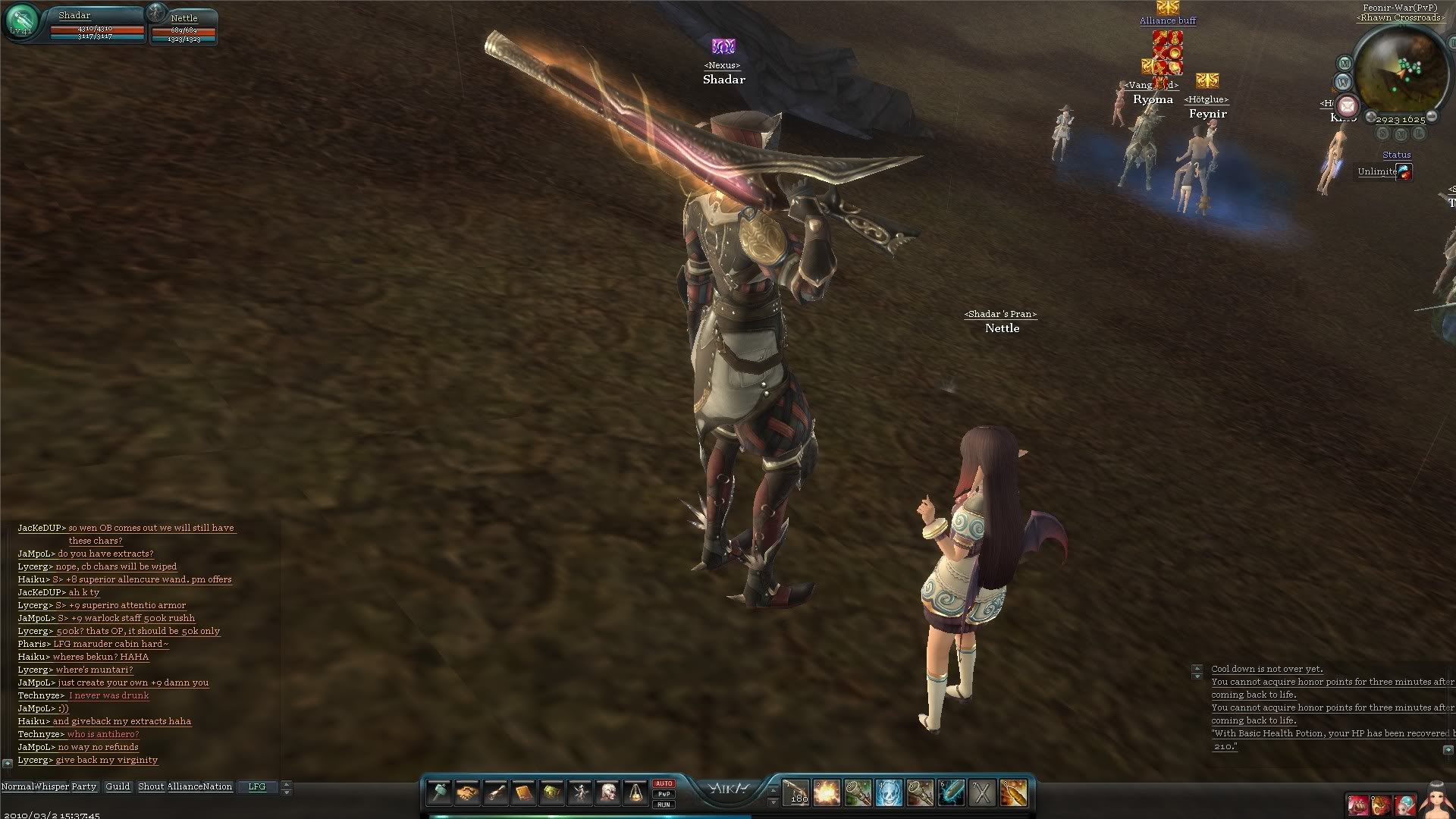
Task: Switch chat to the Guild channel
Action: pyautogui.click(x=118, y=786)
